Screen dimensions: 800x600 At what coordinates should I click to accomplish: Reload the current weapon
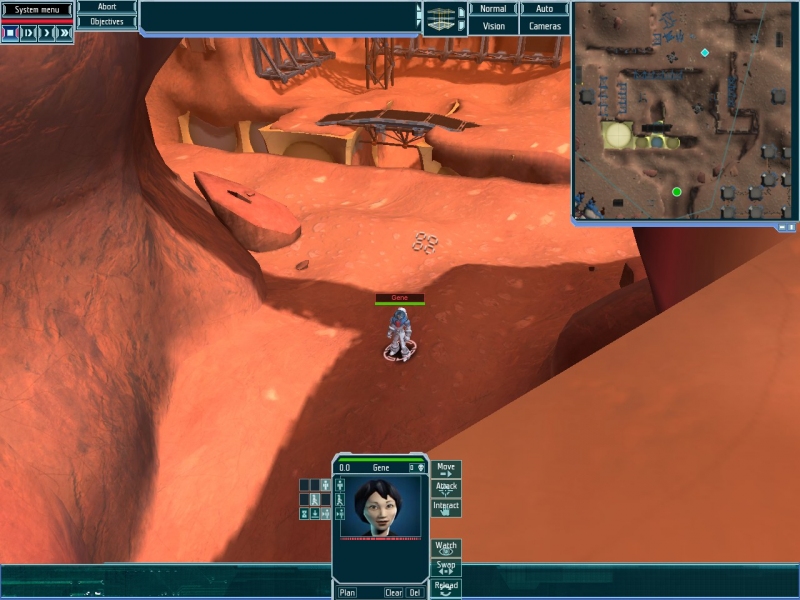pos(446,587)
